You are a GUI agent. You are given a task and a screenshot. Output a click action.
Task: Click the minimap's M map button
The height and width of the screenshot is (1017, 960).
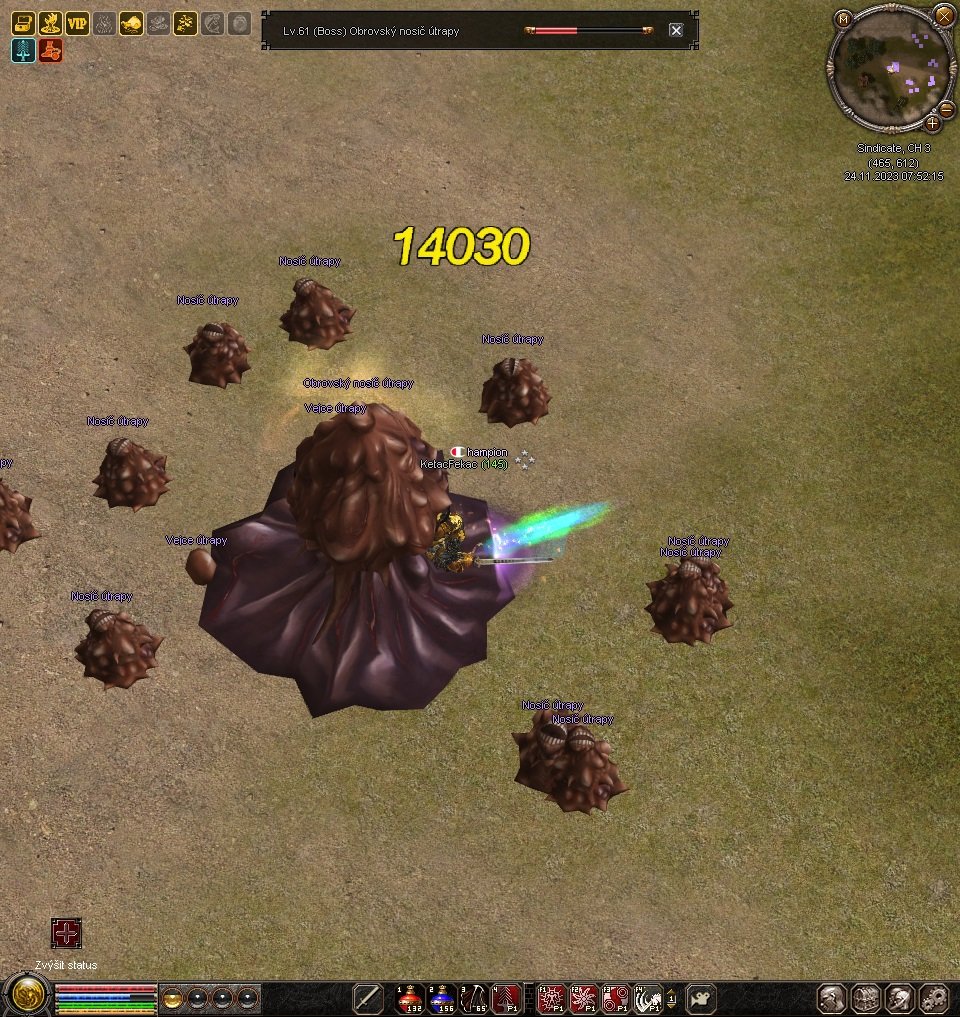point(843,18)
